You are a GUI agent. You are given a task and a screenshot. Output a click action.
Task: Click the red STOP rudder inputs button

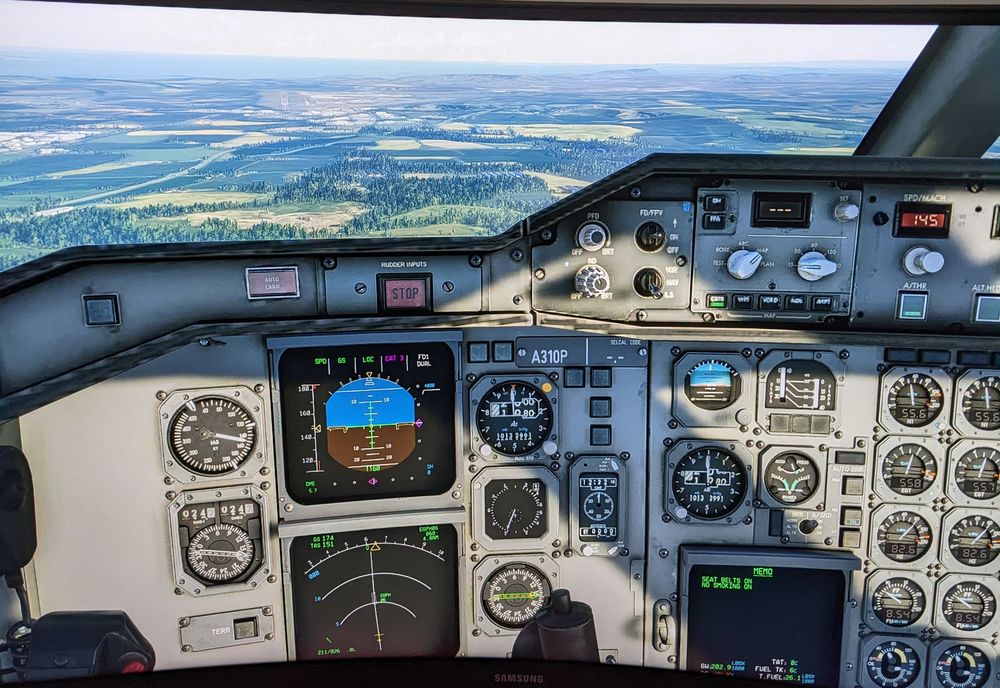pyautogui.click(x=405, y=293)
